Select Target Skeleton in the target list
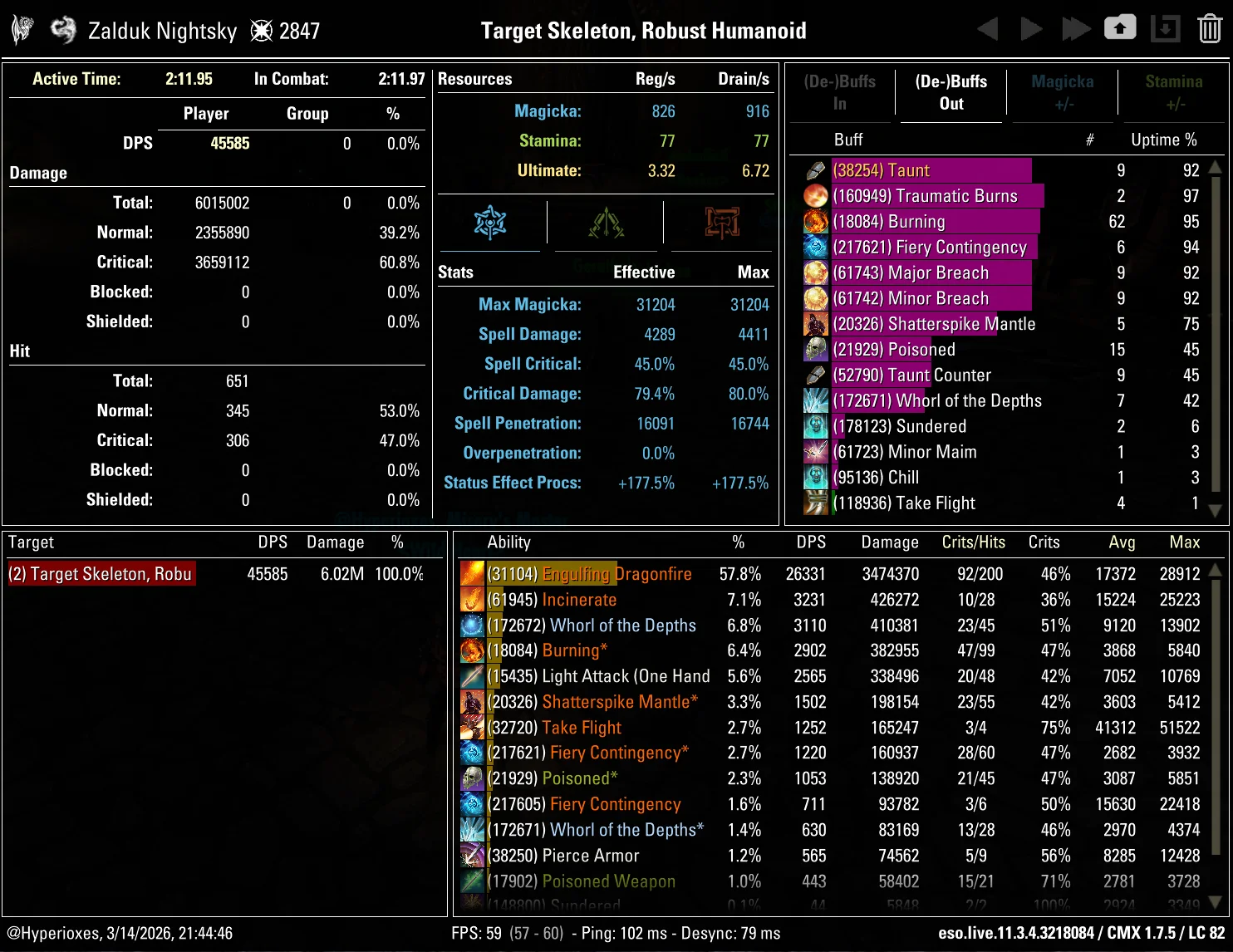Screen dimensions: 1233x952 pyautogui.click(x=100, y=573)
